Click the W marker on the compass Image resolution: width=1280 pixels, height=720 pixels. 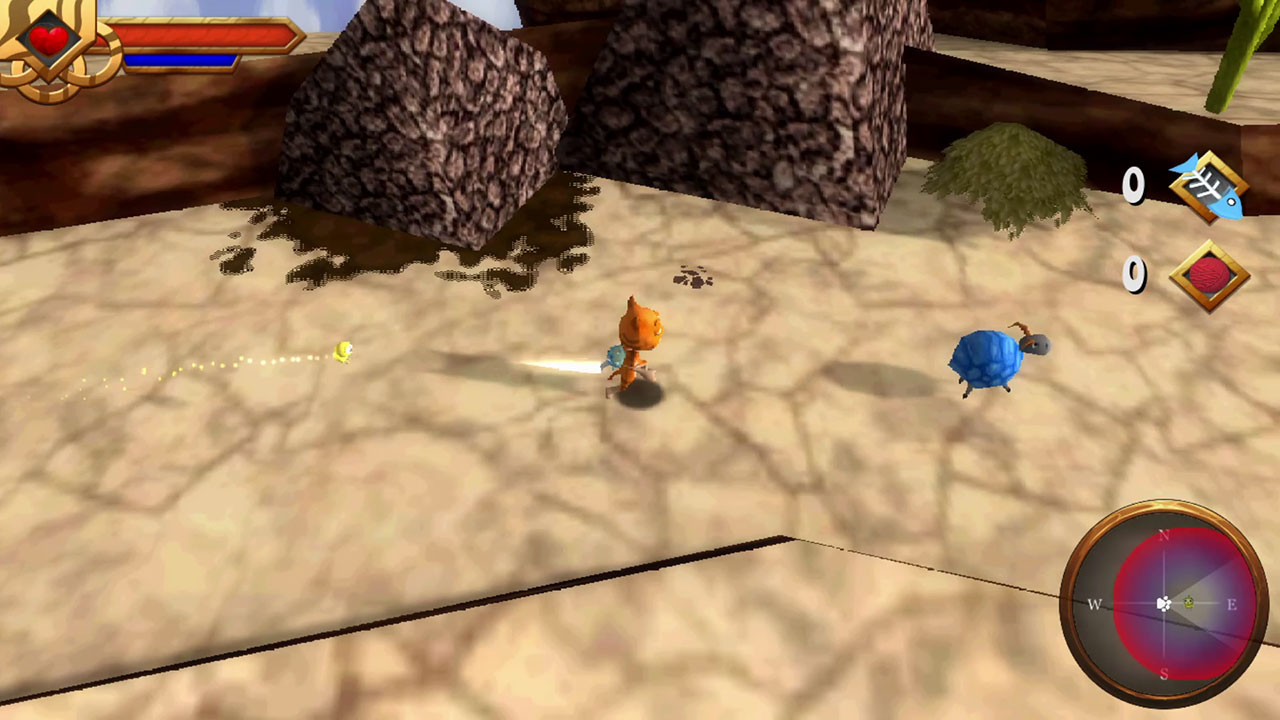click(1094, 605)
